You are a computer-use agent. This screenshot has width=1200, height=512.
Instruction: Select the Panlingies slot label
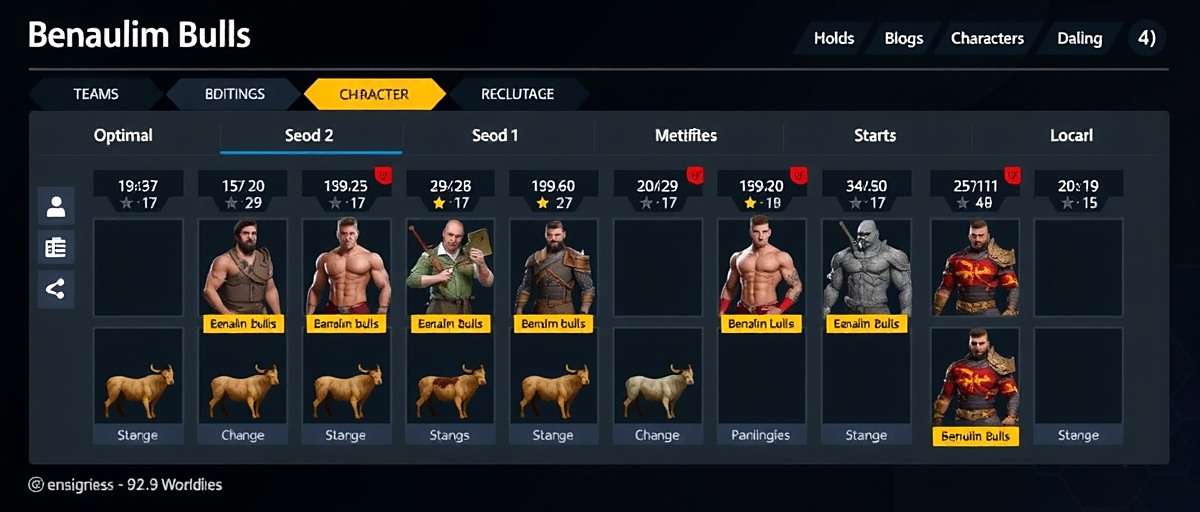761,435
